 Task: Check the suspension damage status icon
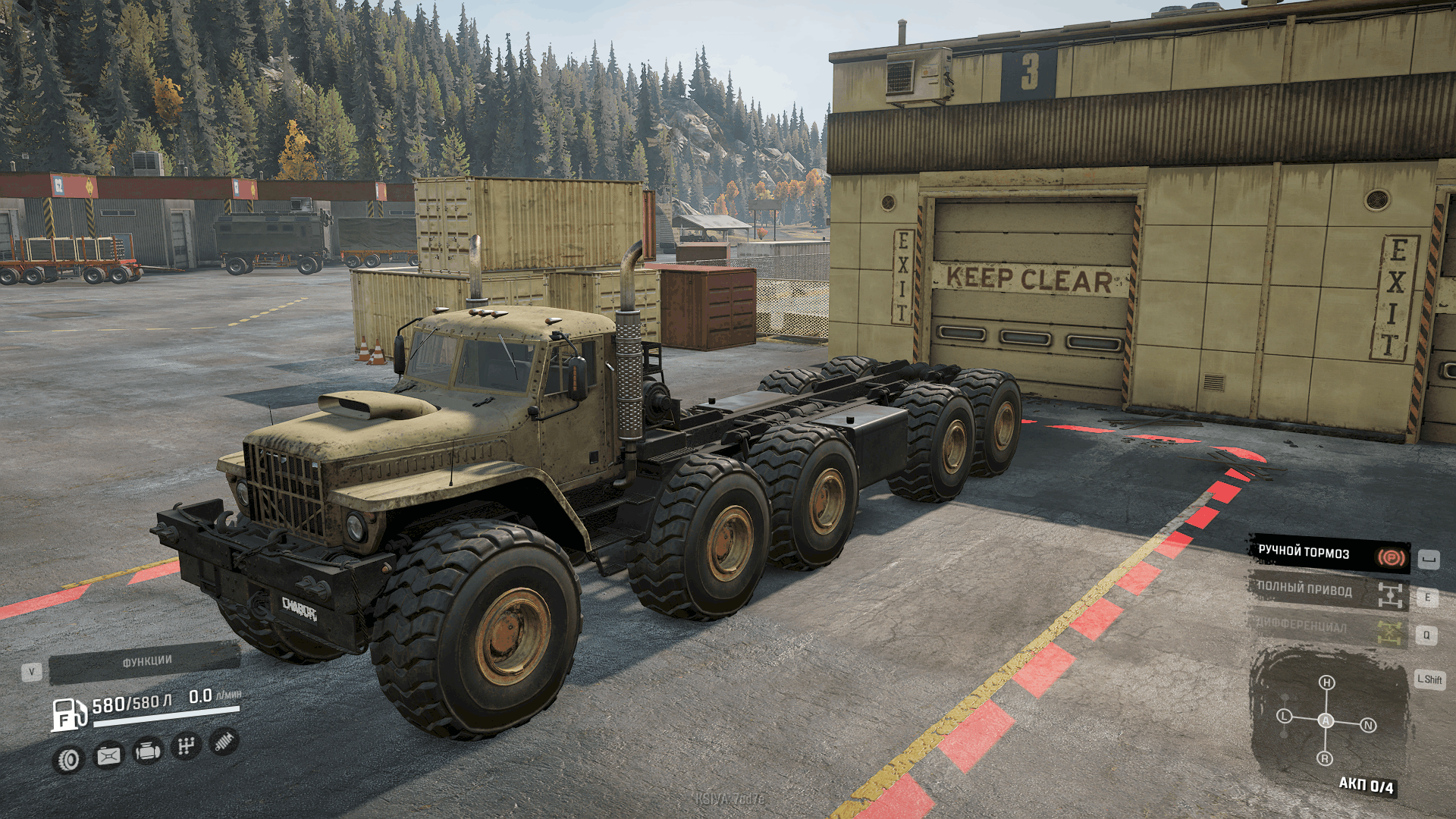pyautogui.click(x=224, y=742)
